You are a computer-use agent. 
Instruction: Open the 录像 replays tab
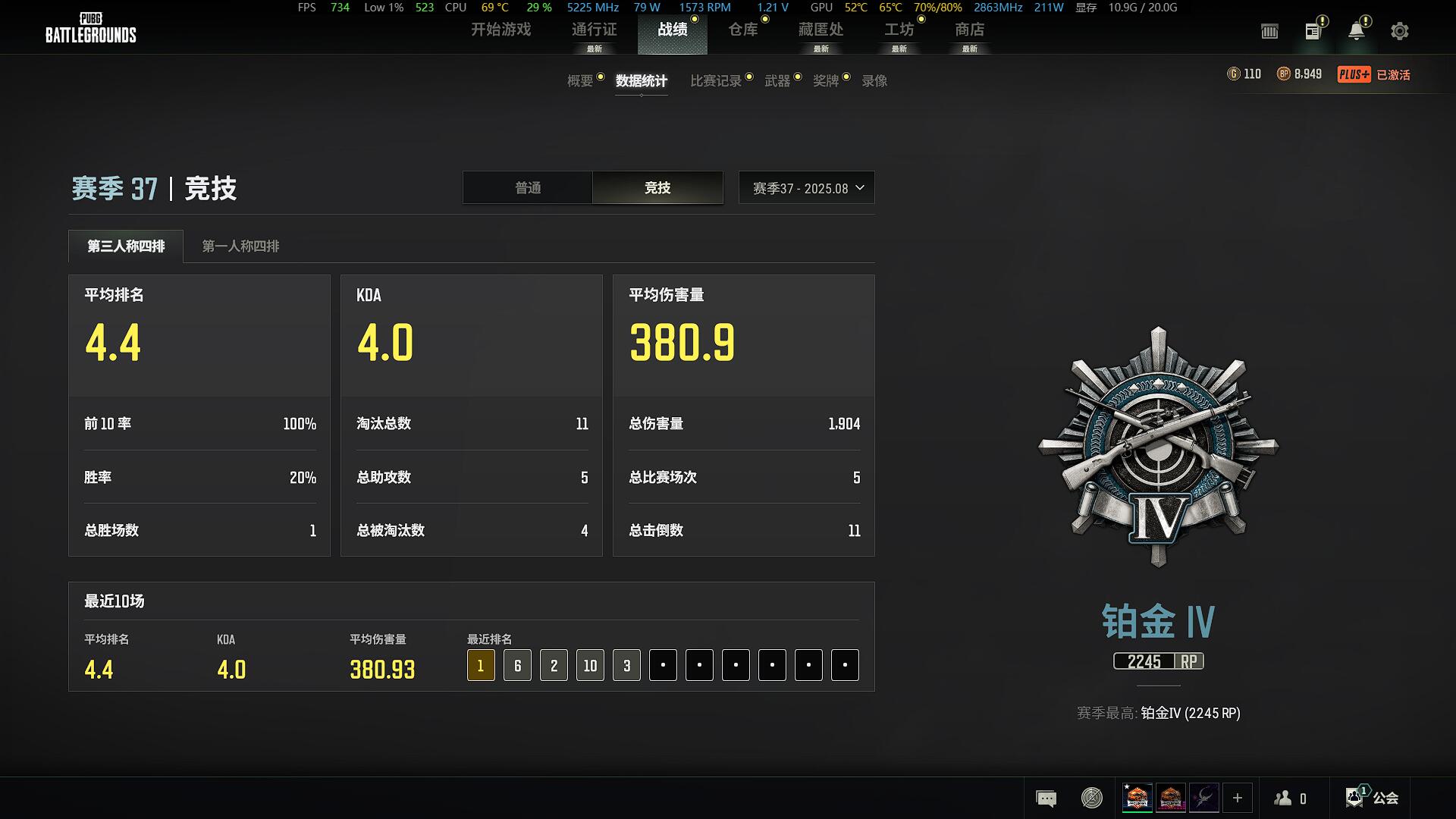[x=874, y=81]
